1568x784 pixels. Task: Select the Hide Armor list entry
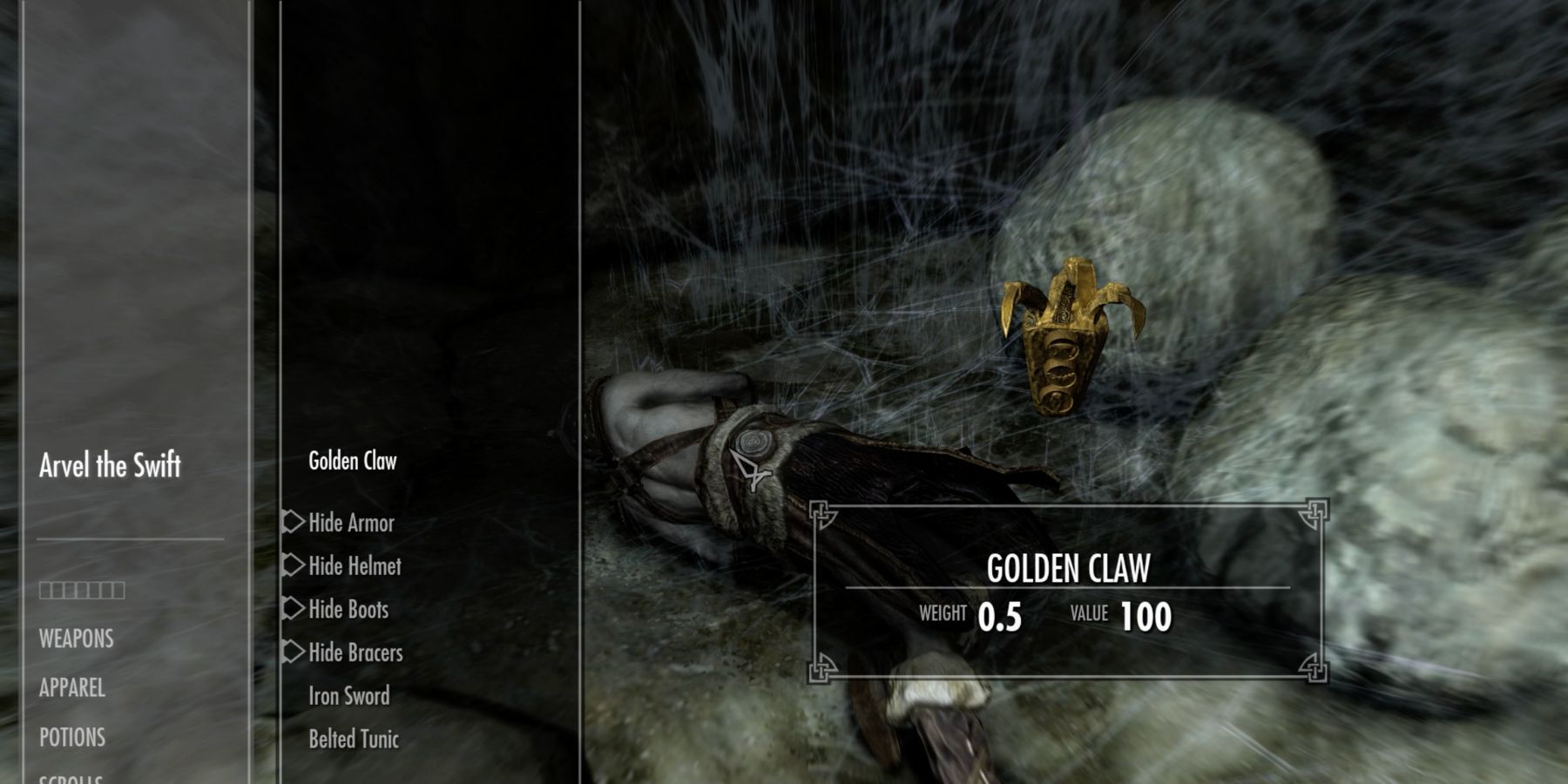click(351, 523)
